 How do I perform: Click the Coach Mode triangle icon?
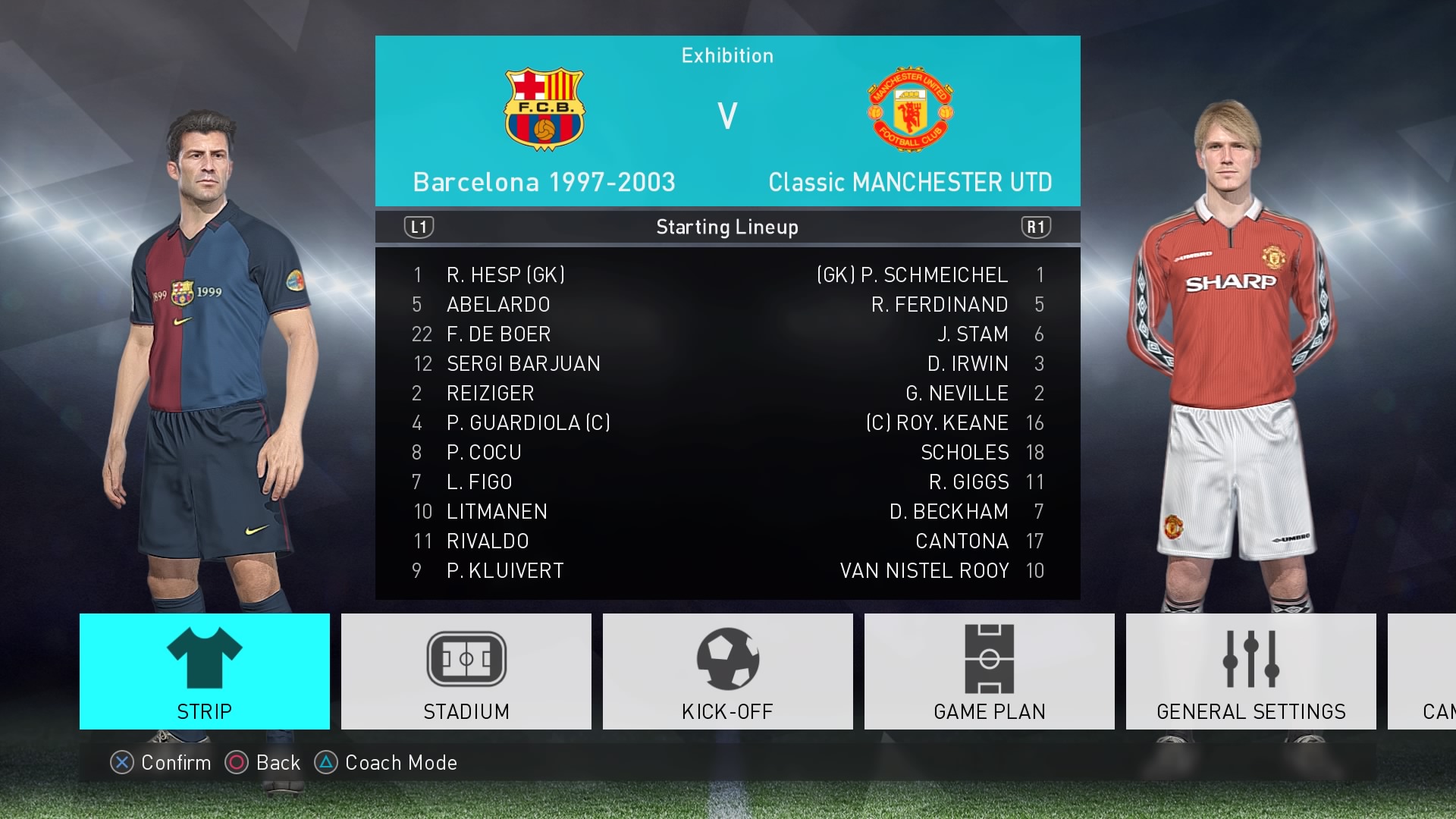[326, 763]
